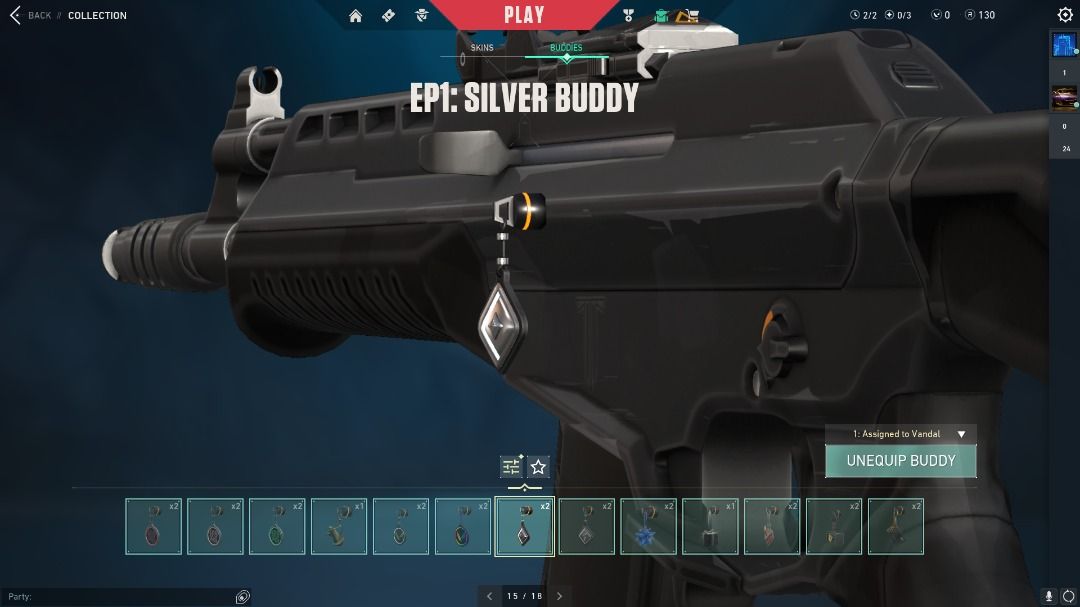The height and width of the screenshot is (607, 1080).
Task: Open the 'Assigned to Vandal' dropdown
Action: click(x=900, y=434)
